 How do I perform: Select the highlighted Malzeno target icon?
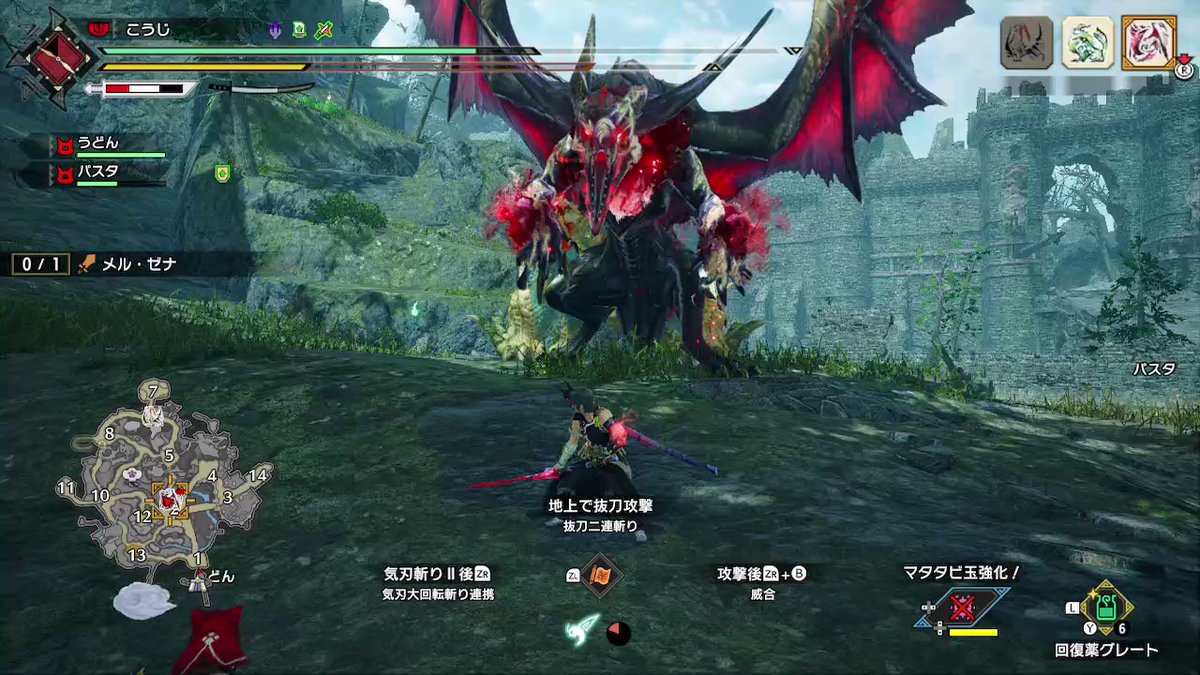tap(1147, 43)
